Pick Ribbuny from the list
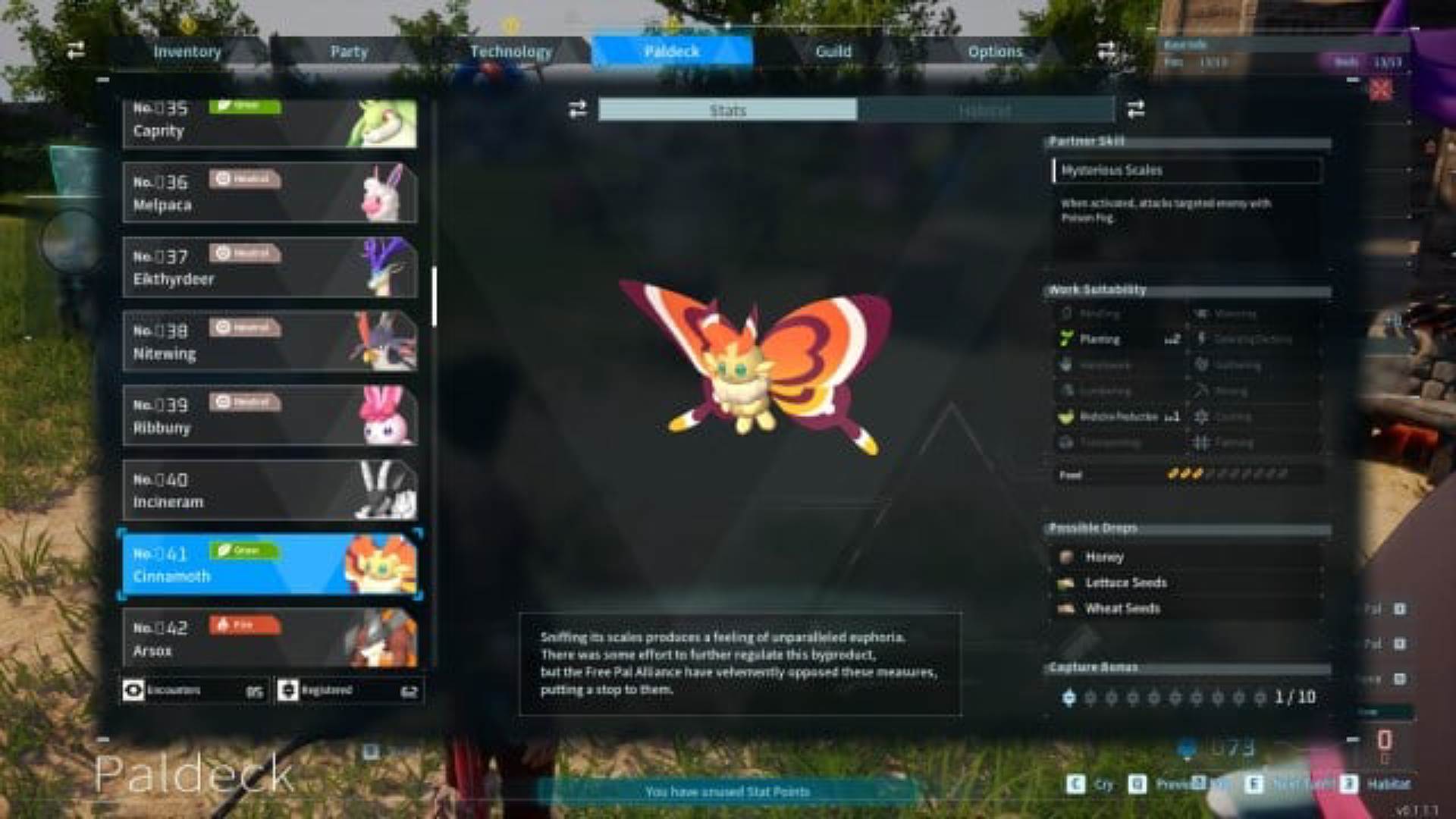The height and width of the screenshot is (819, 1456). [269, 416]
